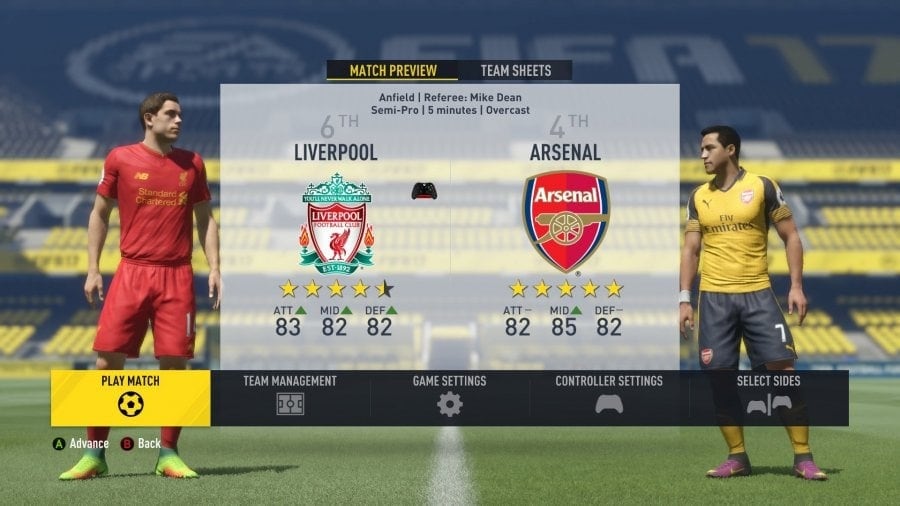
Task: Show the Match Preview tab
Action: coord(393,71)
